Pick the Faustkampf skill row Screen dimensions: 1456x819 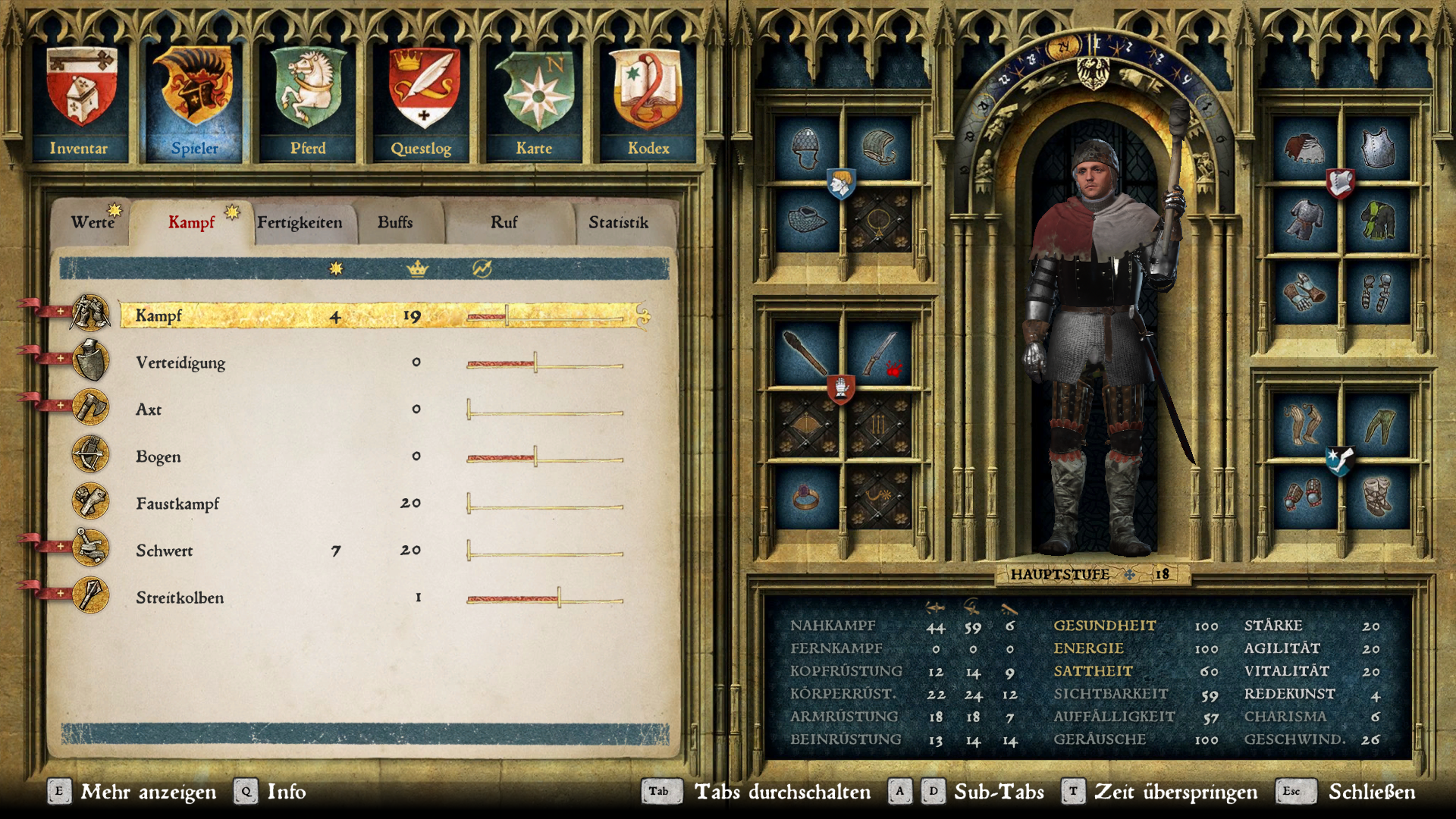177,504
